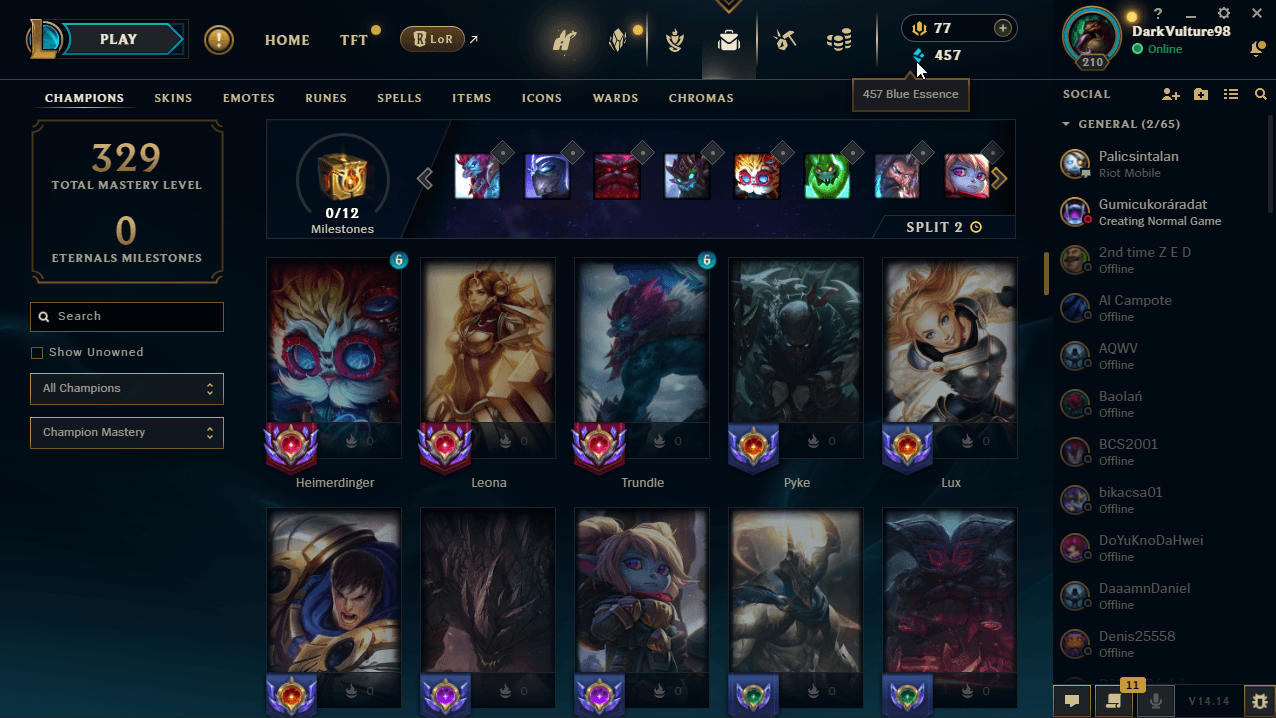This screenshot has width=1276, height=718.
Task: Collapse the GENERAL friends group
Action: (1066, 124)
